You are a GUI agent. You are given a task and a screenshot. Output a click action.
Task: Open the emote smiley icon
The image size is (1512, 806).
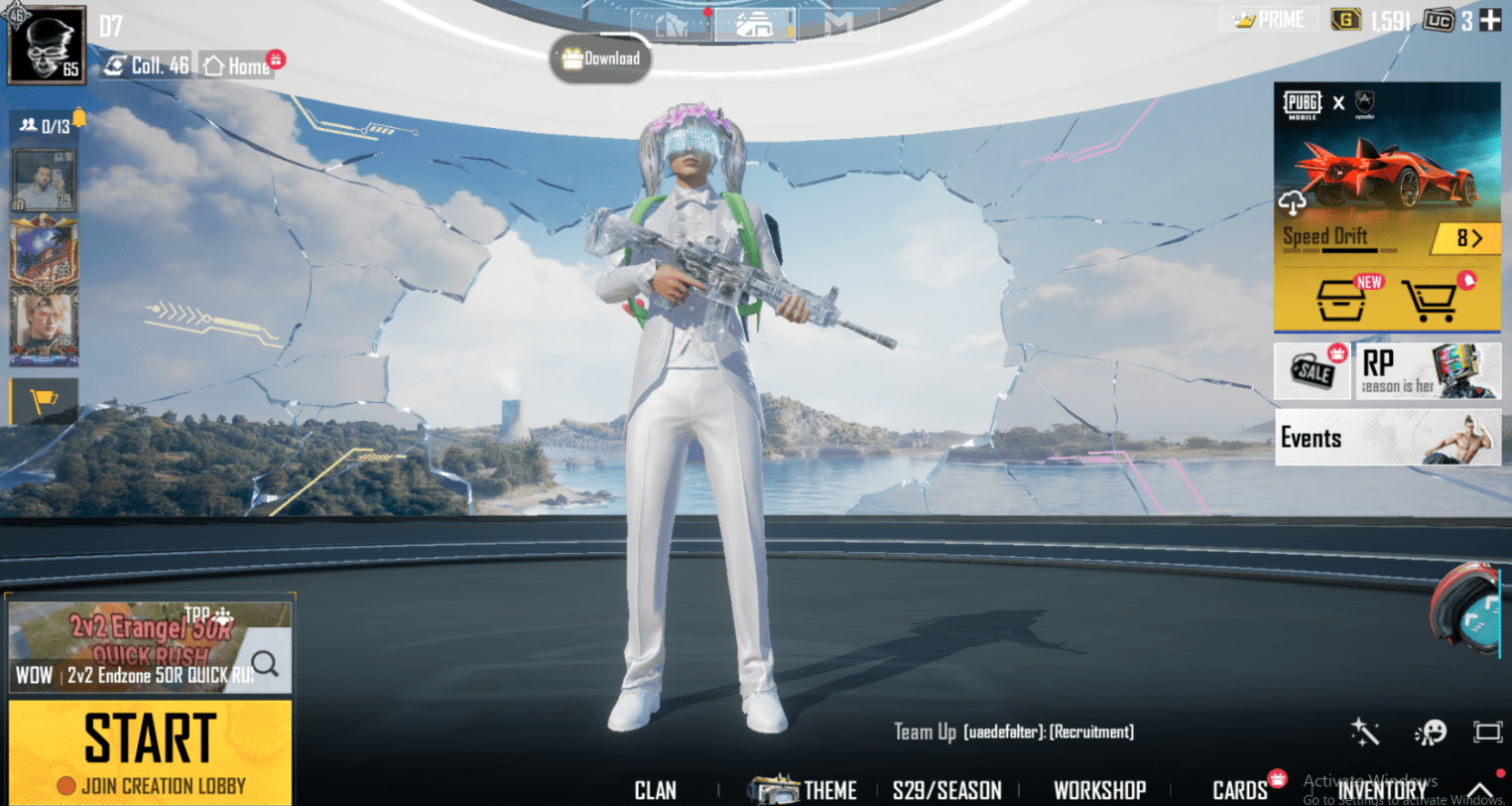click(x=1432, y=732)
